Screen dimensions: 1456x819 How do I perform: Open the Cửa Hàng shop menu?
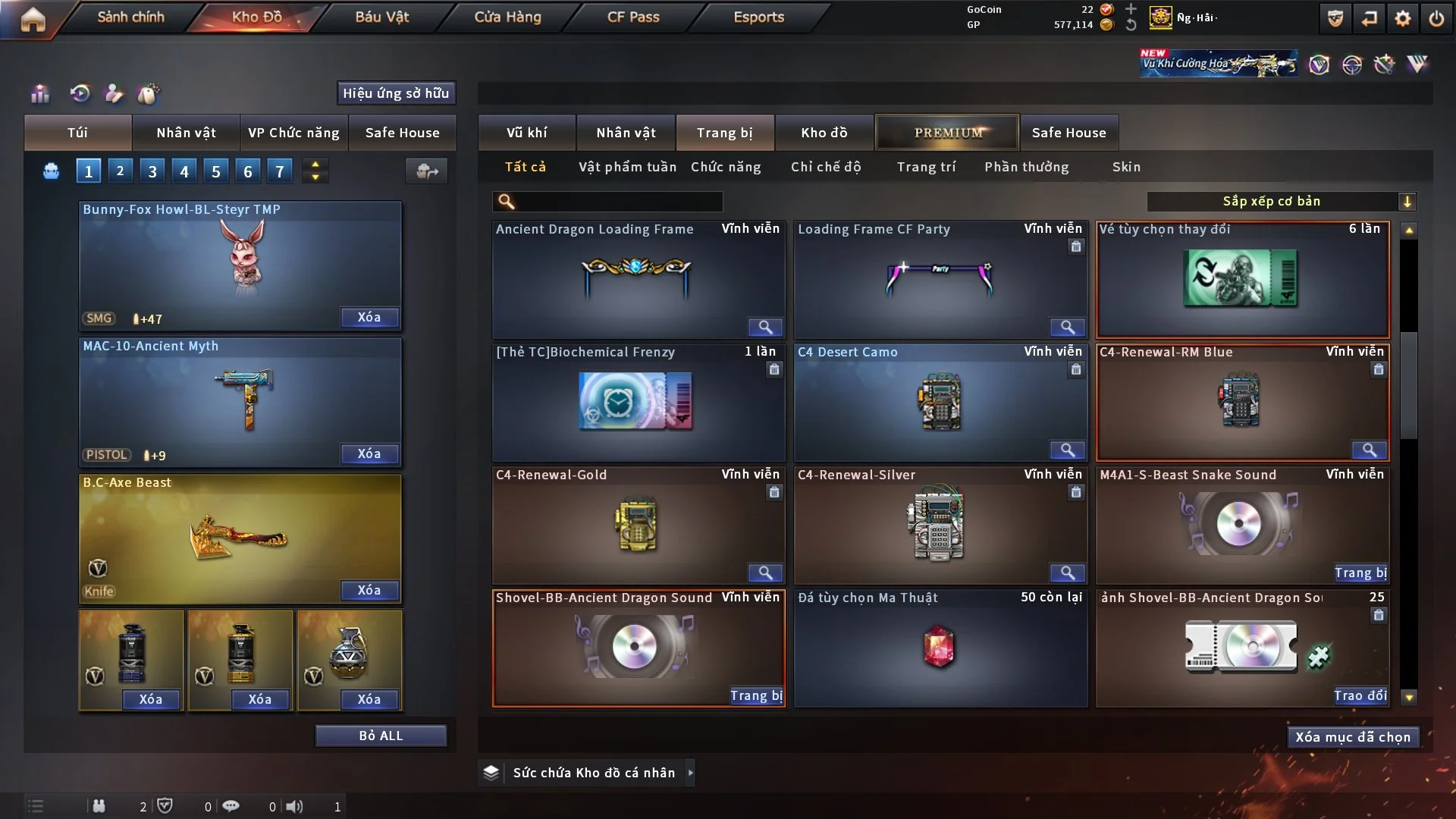507,17
